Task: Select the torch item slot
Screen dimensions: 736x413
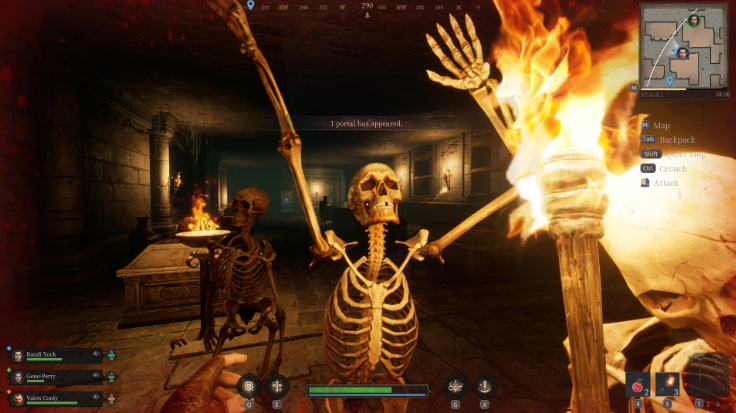Action: tap(667, 384)
